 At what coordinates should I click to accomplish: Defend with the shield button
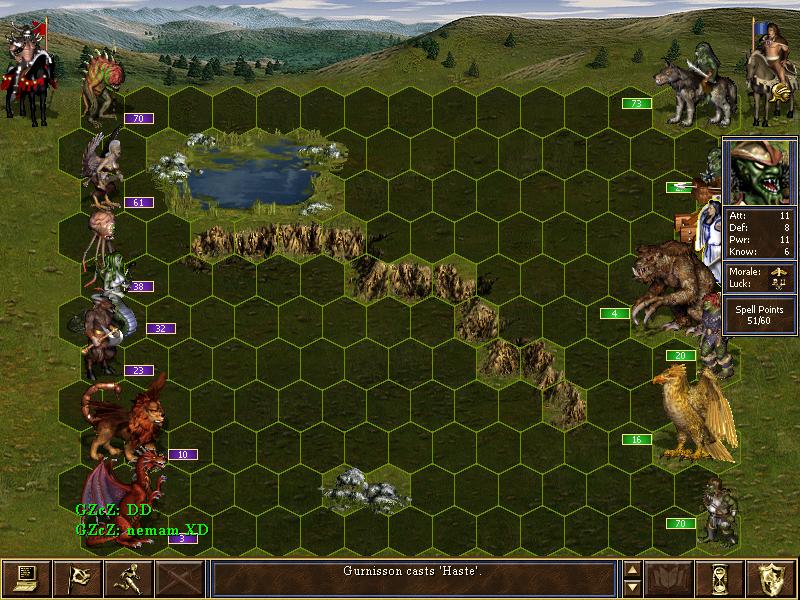773,579
